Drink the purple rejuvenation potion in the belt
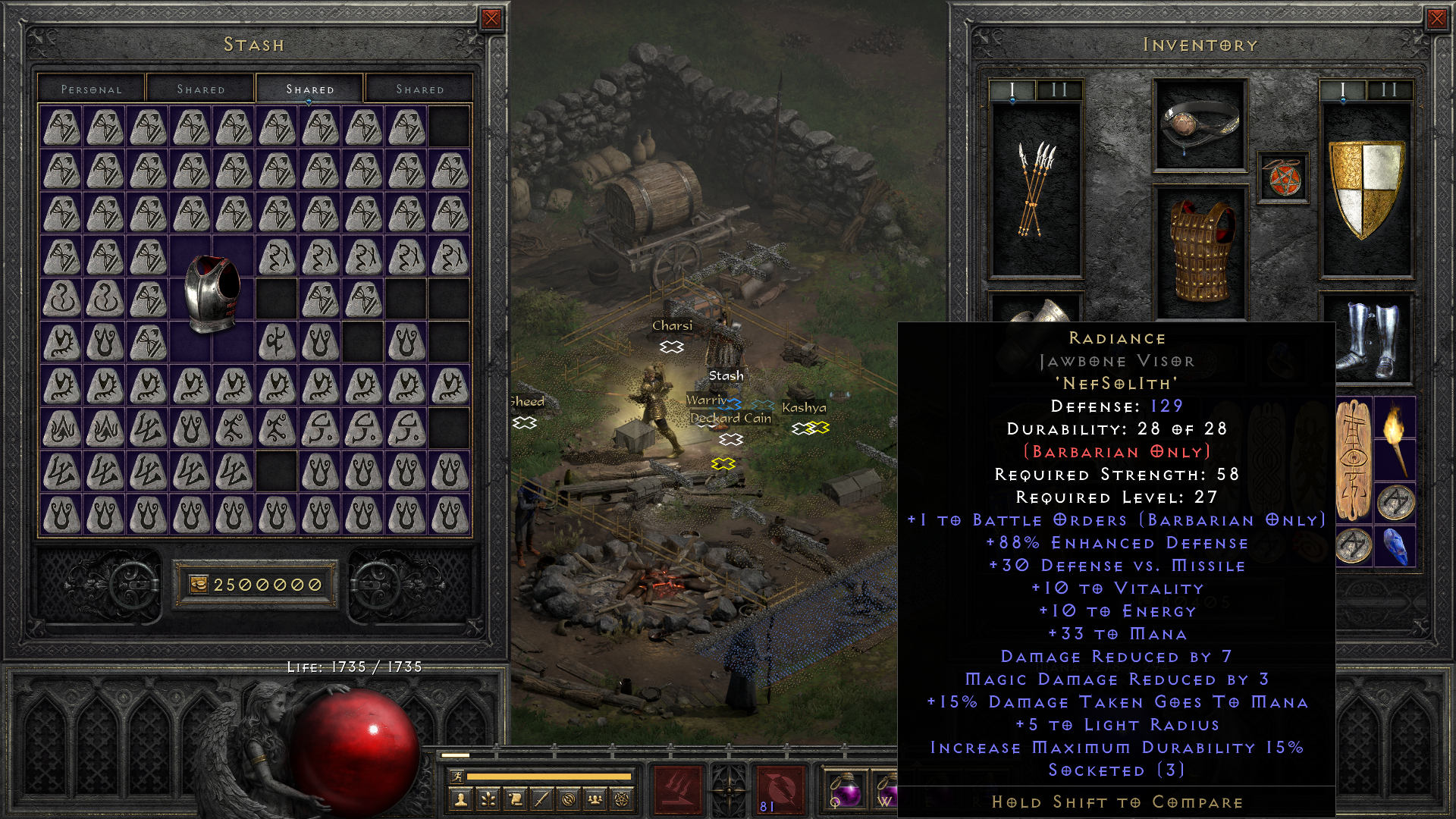 tap(847, 789)
